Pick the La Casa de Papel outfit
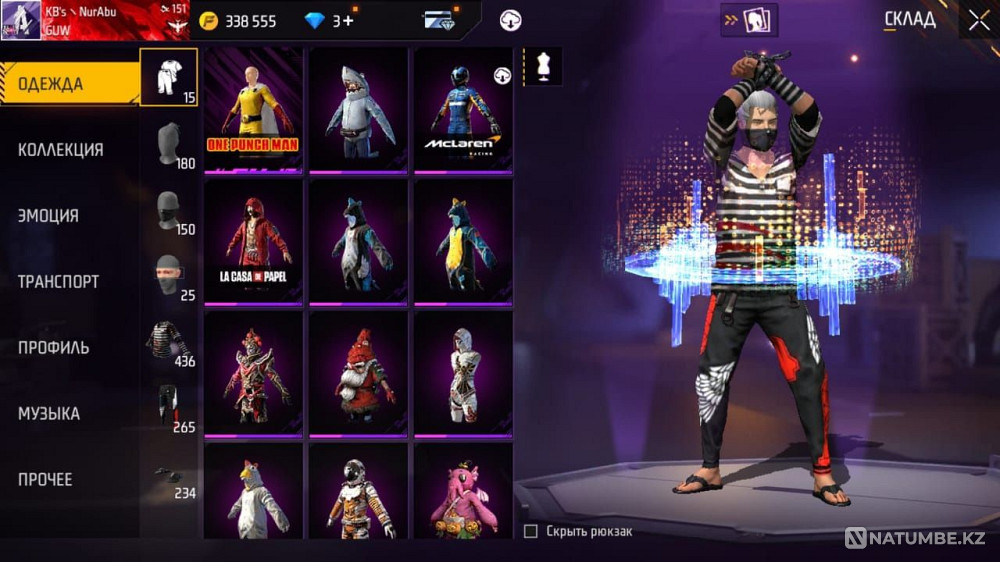1000x562 pixels. click(253, 242)
